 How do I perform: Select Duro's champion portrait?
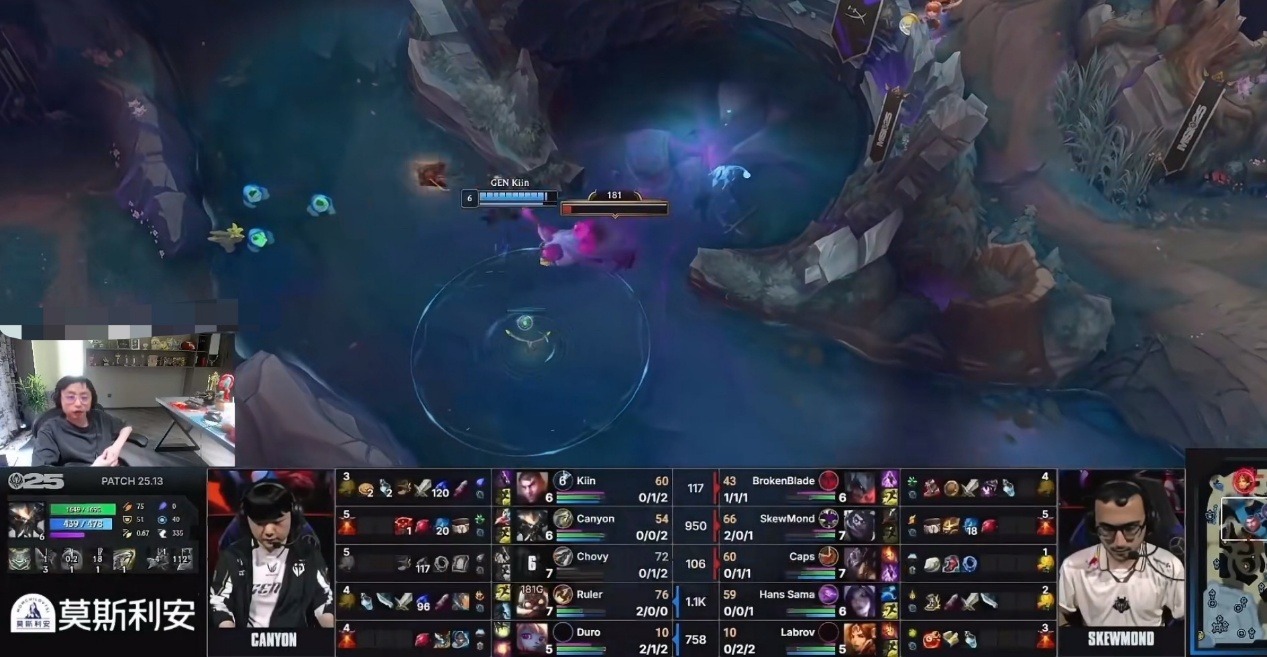(x=531, y=637)
